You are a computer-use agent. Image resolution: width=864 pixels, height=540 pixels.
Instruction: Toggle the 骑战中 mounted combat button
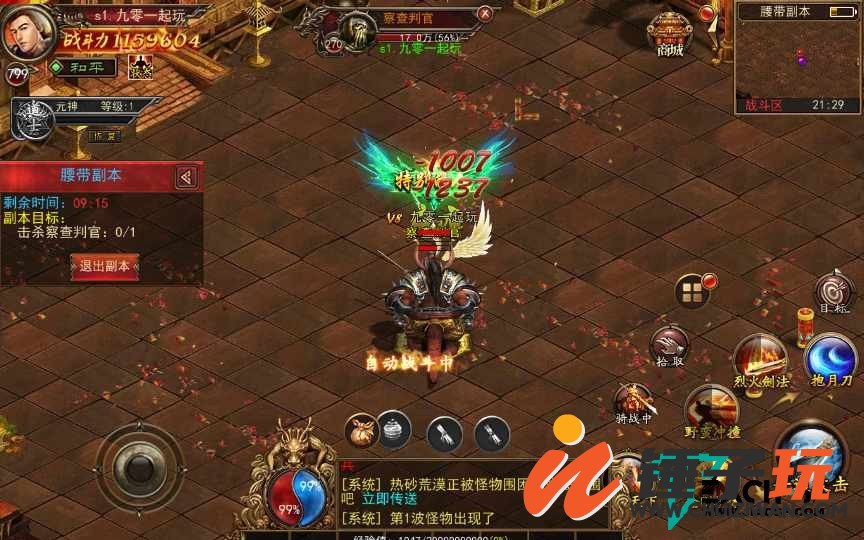pyautogui.click(x=633, y=402)
